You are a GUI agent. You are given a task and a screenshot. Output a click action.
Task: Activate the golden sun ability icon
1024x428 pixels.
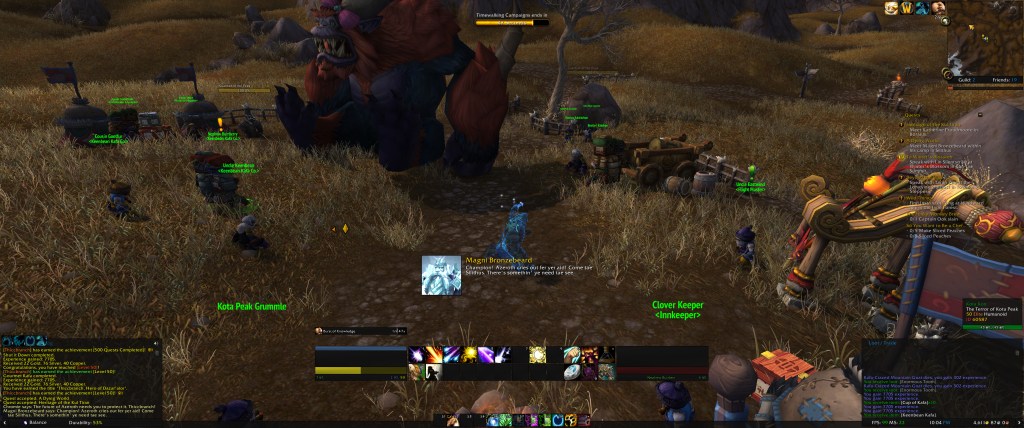[x=537, y=355]
